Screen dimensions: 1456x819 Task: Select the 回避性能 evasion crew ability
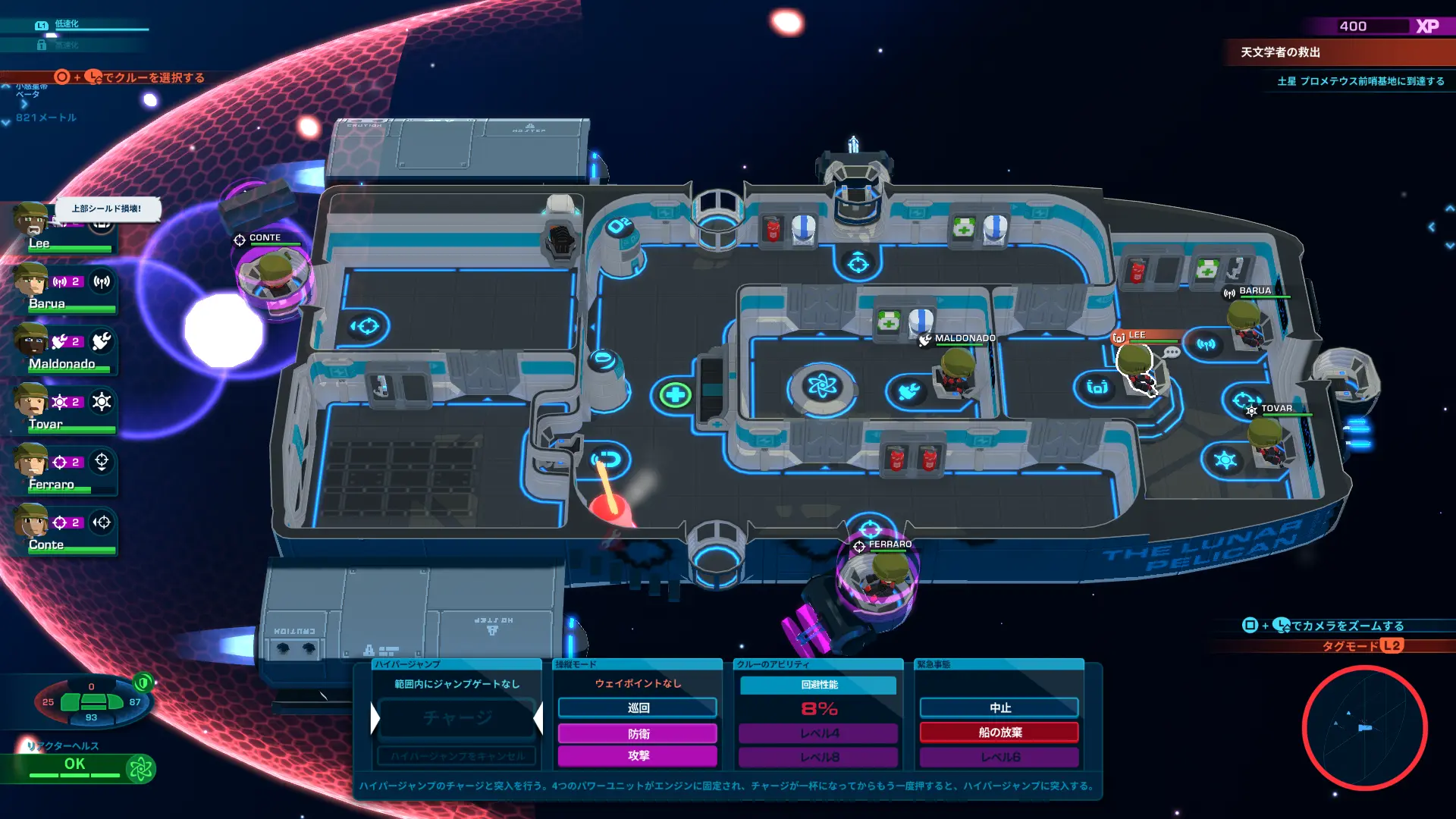coord(818,685)
